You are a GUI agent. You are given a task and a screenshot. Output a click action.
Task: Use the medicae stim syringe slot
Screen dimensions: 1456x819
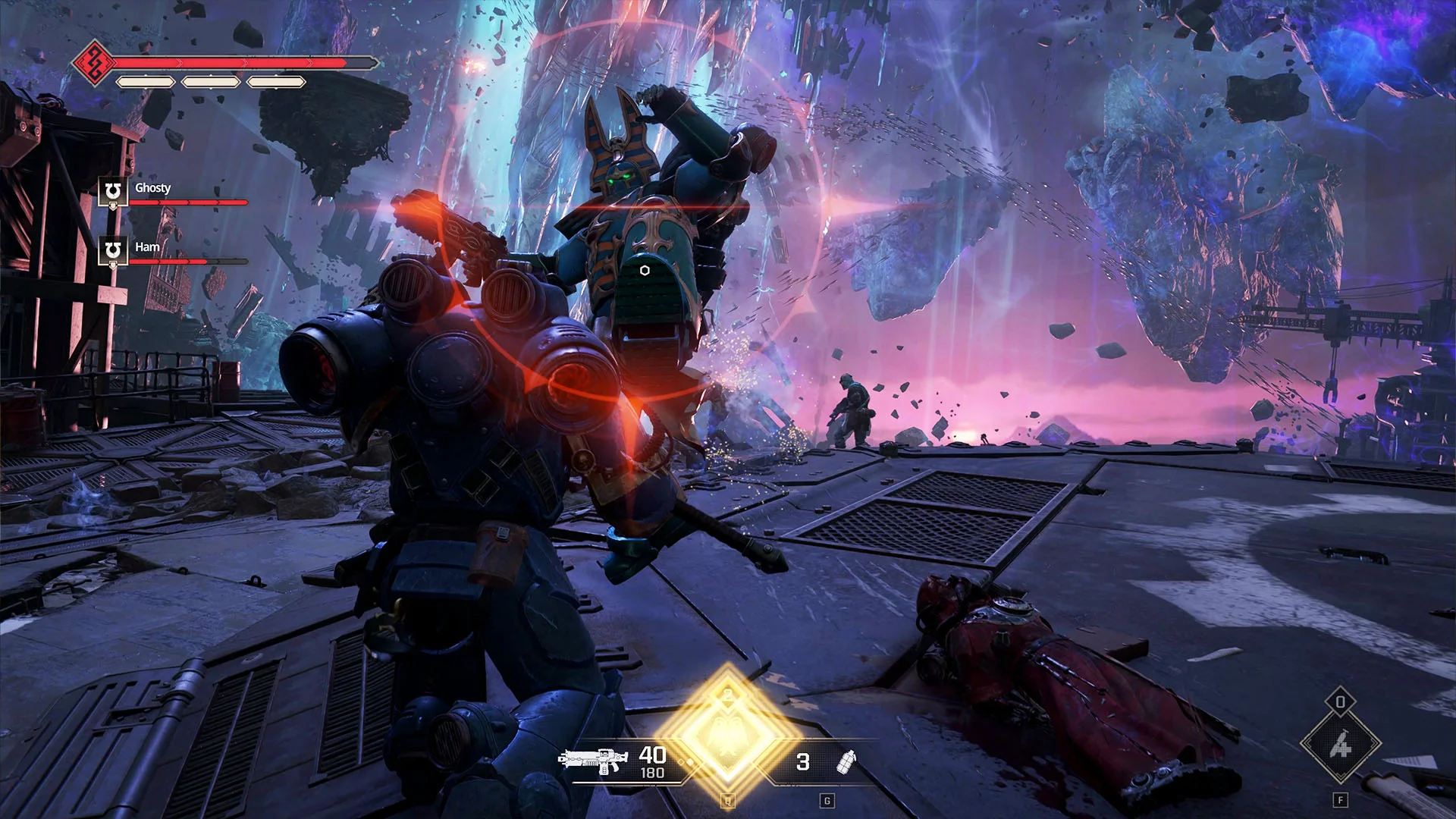tap(1340, 744)
